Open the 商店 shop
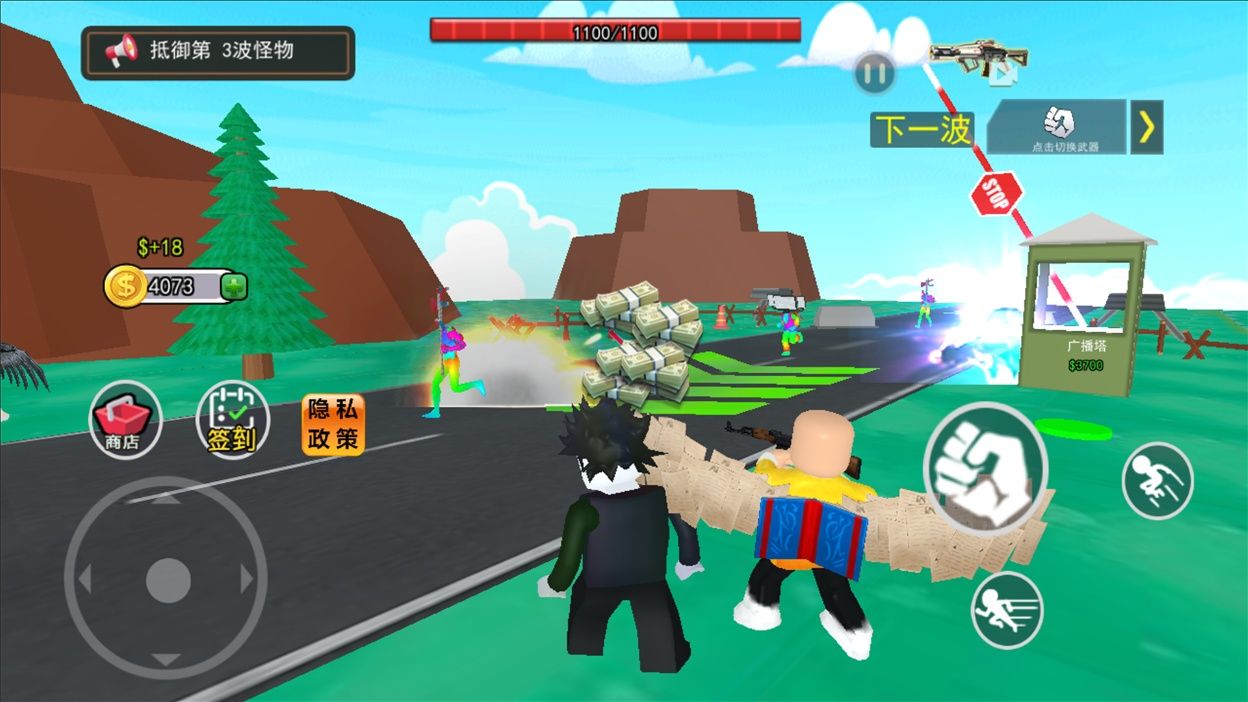The height and width of the screenshot is (702, 1248). pos(125,420)
